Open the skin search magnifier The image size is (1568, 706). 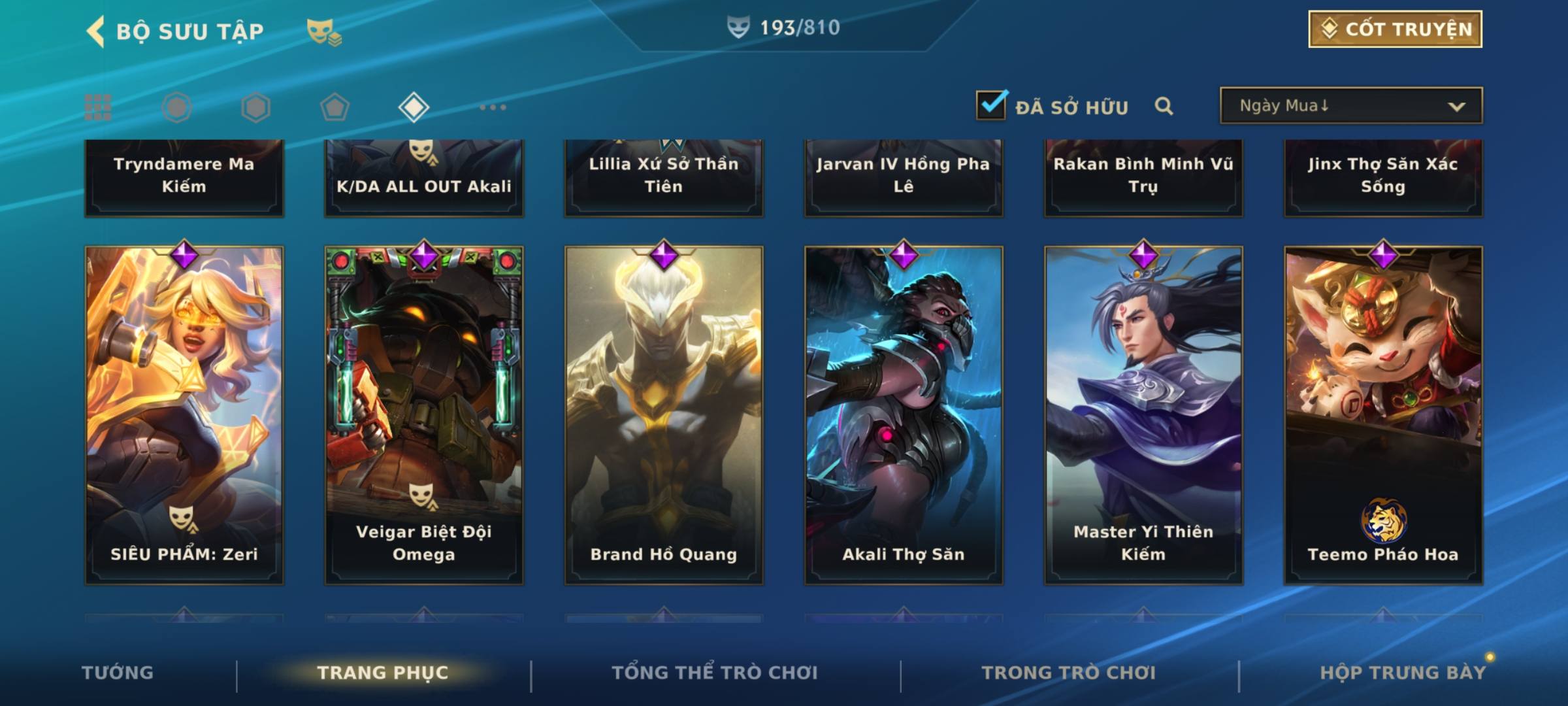pyautogui.click(x=1164, y=106)
